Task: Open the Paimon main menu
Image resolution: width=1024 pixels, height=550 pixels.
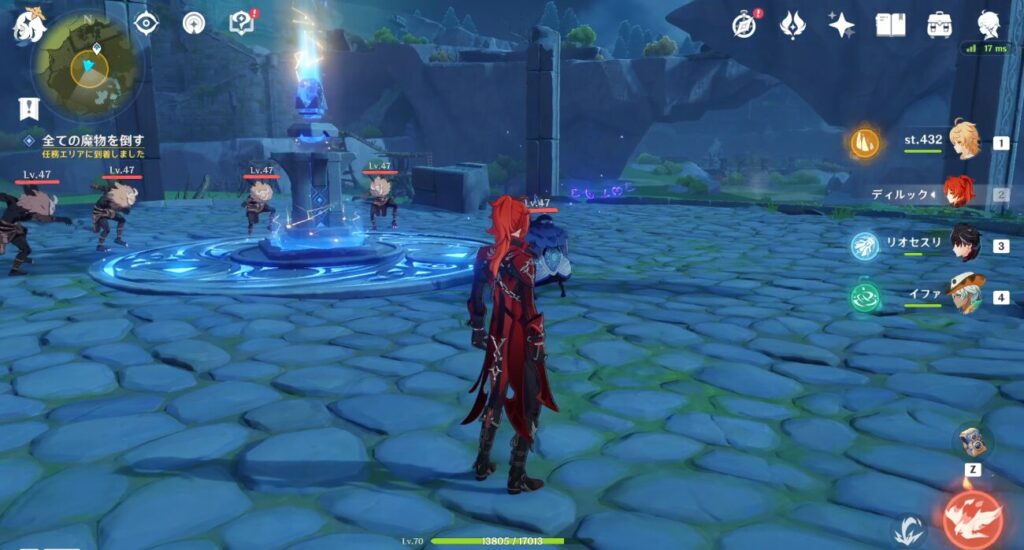Action: click(28, 26)
